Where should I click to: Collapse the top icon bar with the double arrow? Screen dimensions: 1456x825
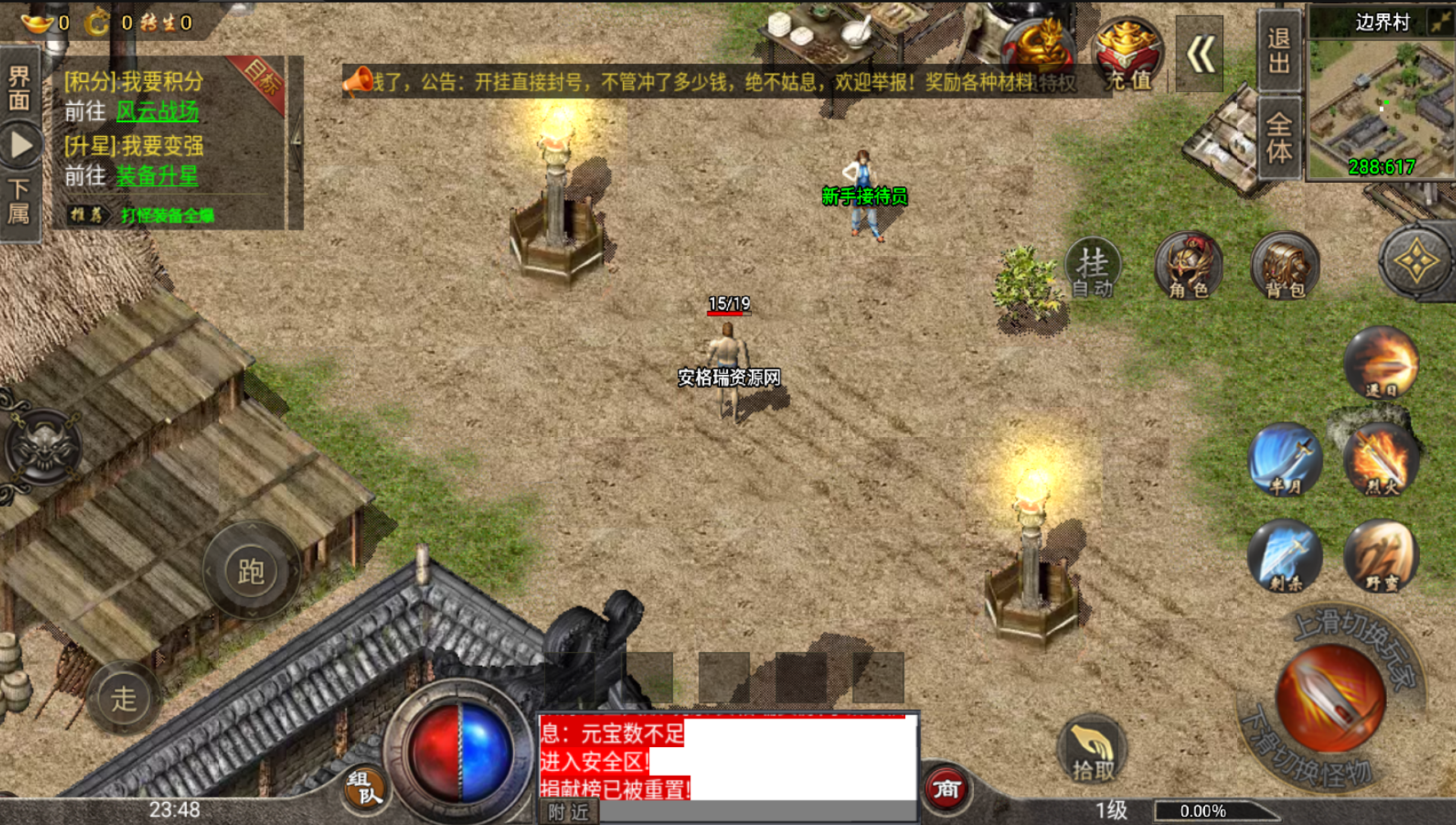tap(1199, 55)
